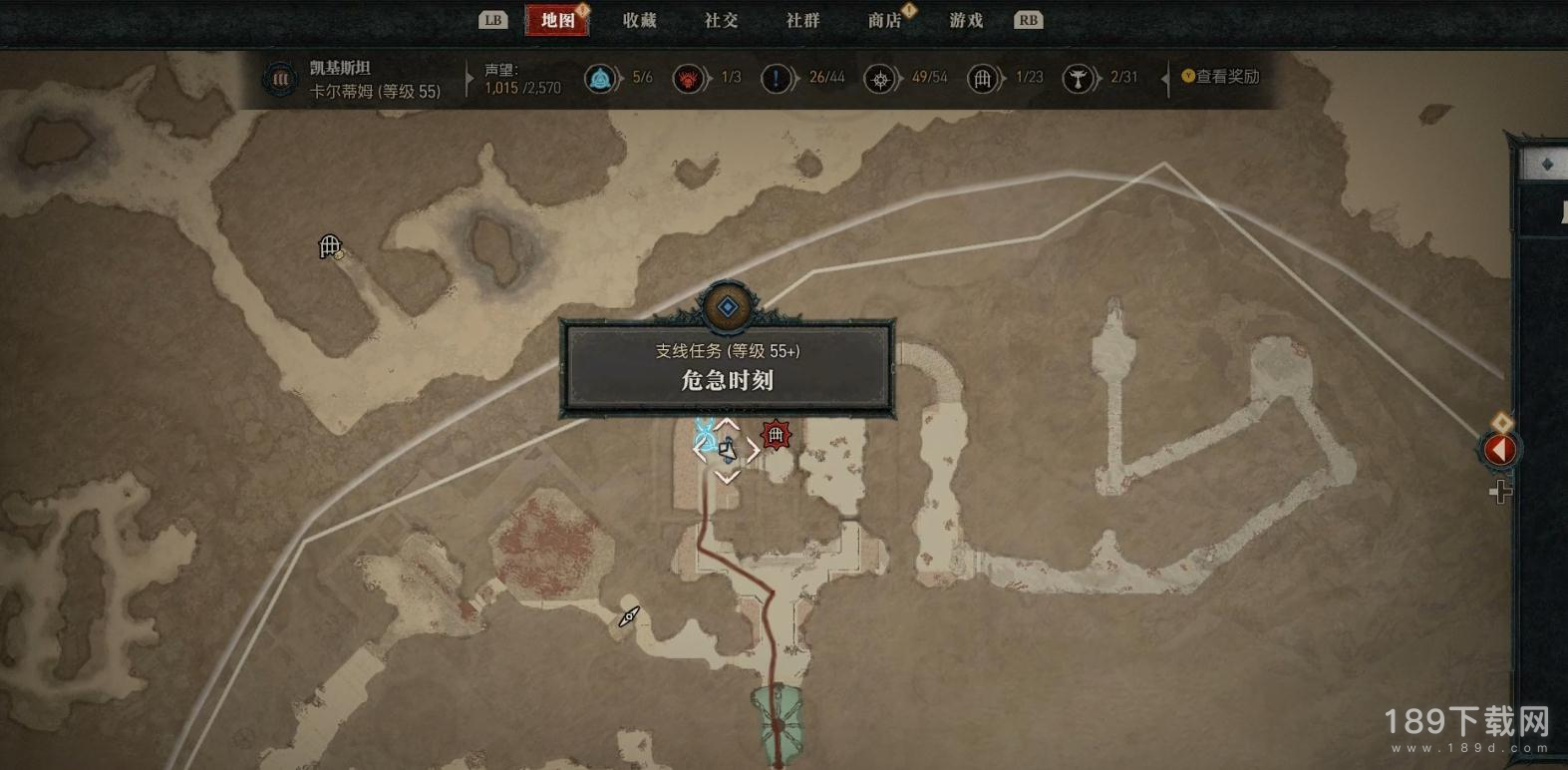
Task: Select the red stronghold progress icon showing 1/3
Action: pyautogui.click(x=688, y=78)
